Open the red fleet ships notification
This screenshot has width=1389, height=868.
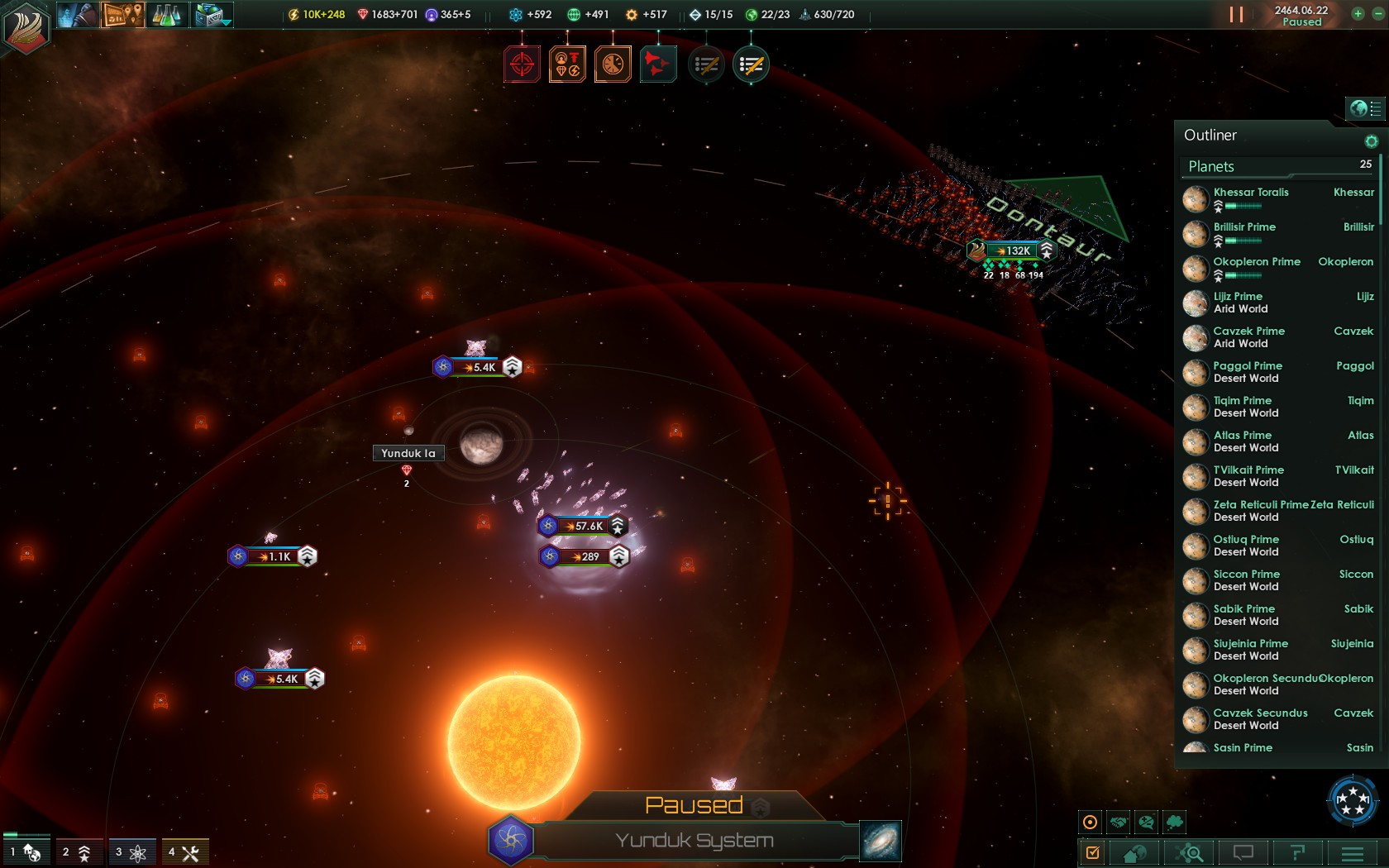[658, 64]
